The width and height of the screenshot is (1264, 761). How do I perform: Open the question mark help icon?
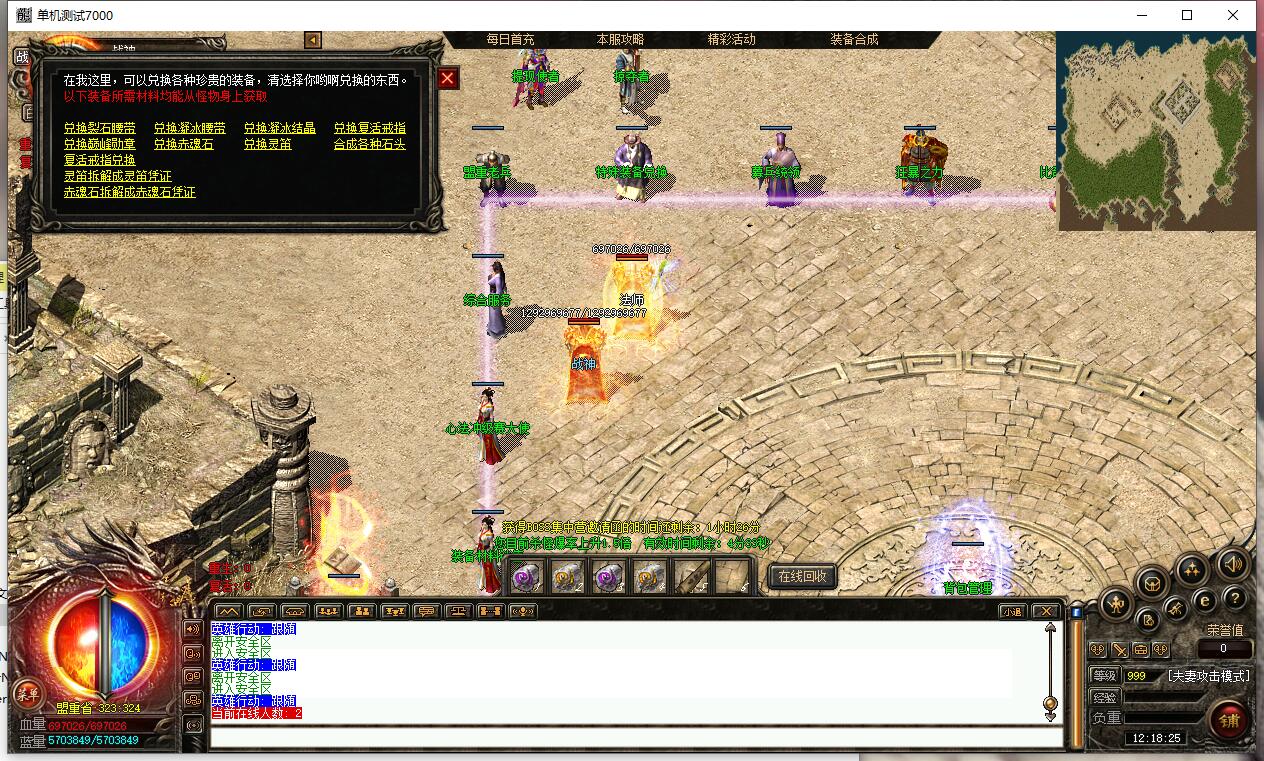click(1234, 599)
